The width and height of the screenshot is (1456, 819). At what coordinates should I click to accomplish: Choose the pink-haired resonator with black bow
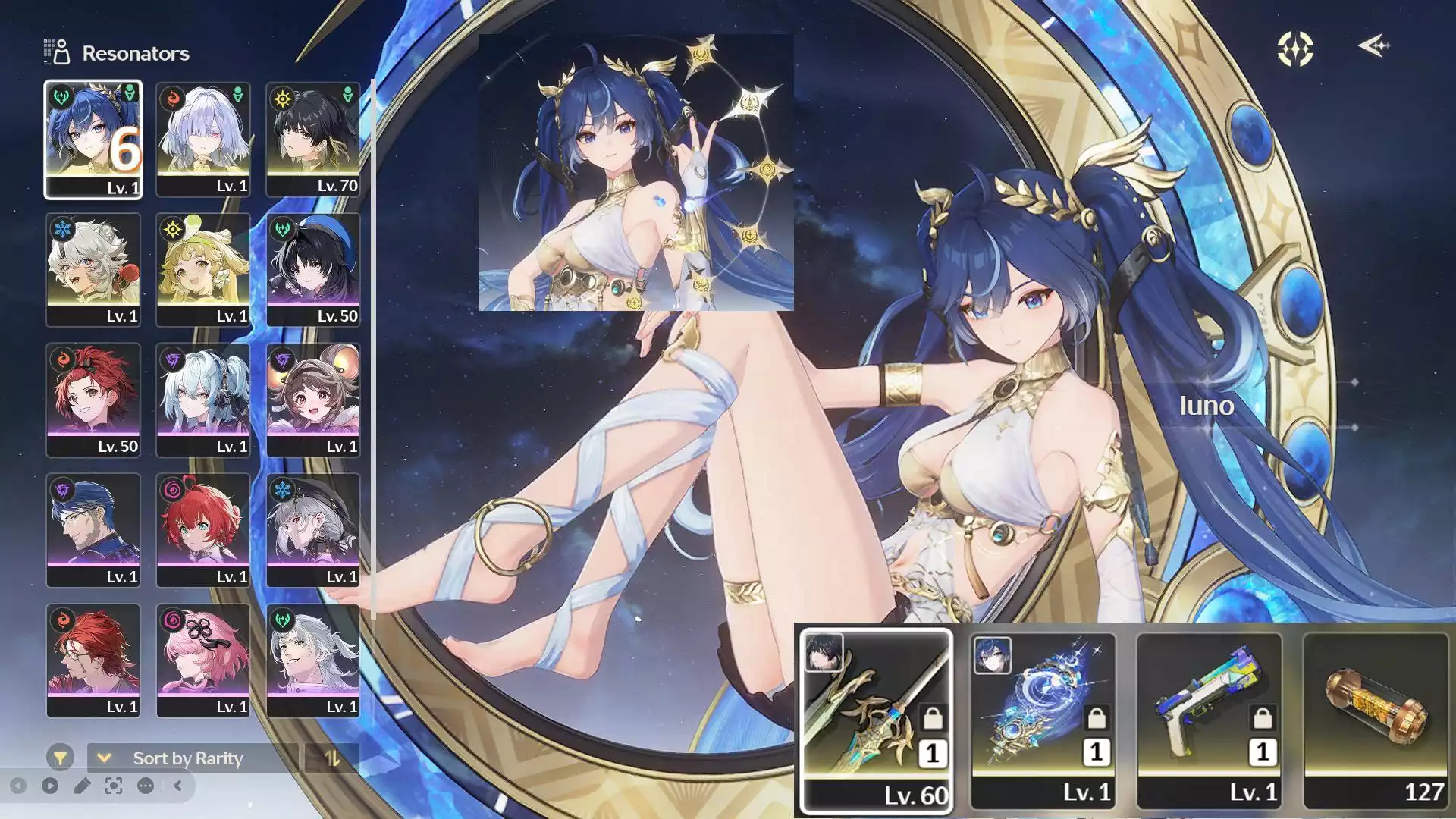point(202,661)
